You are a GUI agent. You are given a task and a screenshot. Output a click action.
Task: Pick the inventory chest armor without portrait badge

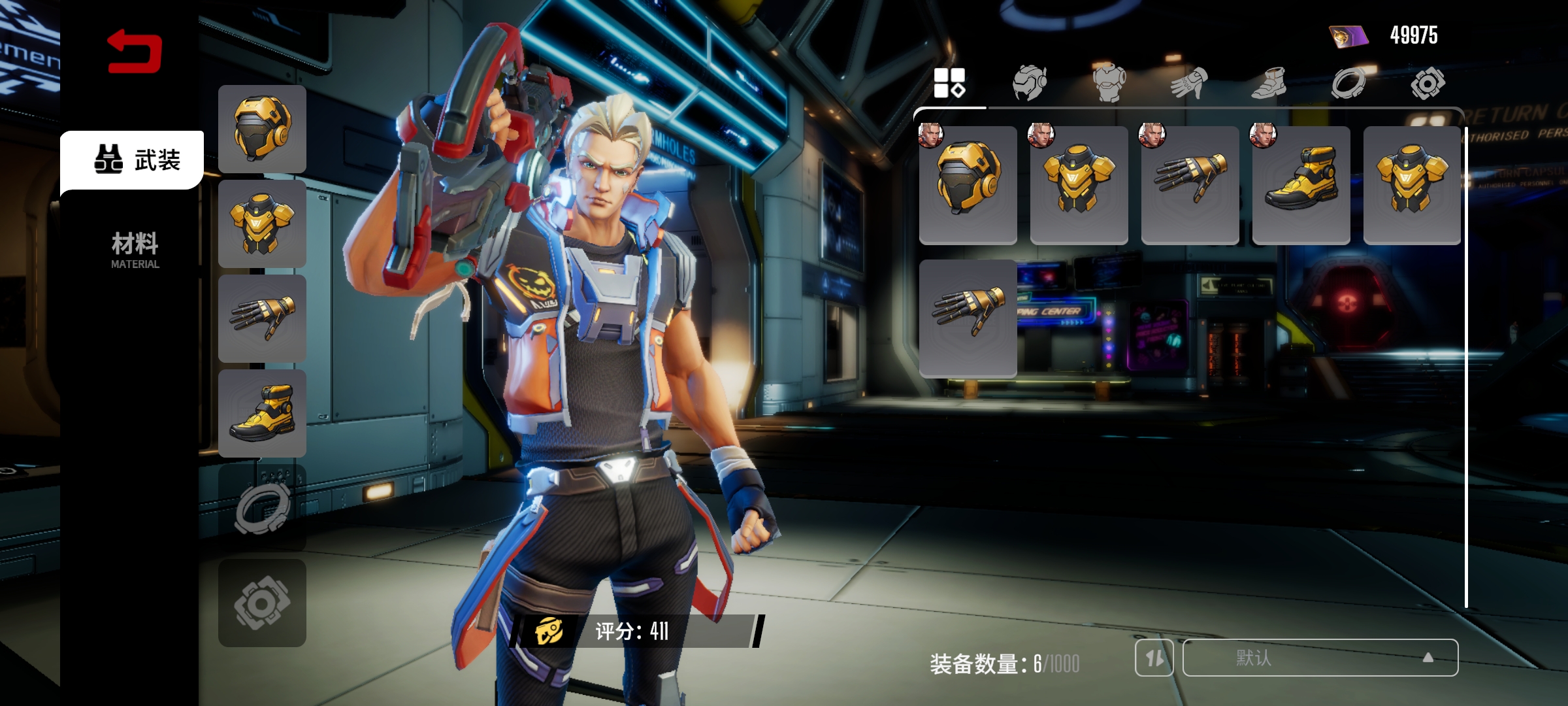[x=1412, y=184]
